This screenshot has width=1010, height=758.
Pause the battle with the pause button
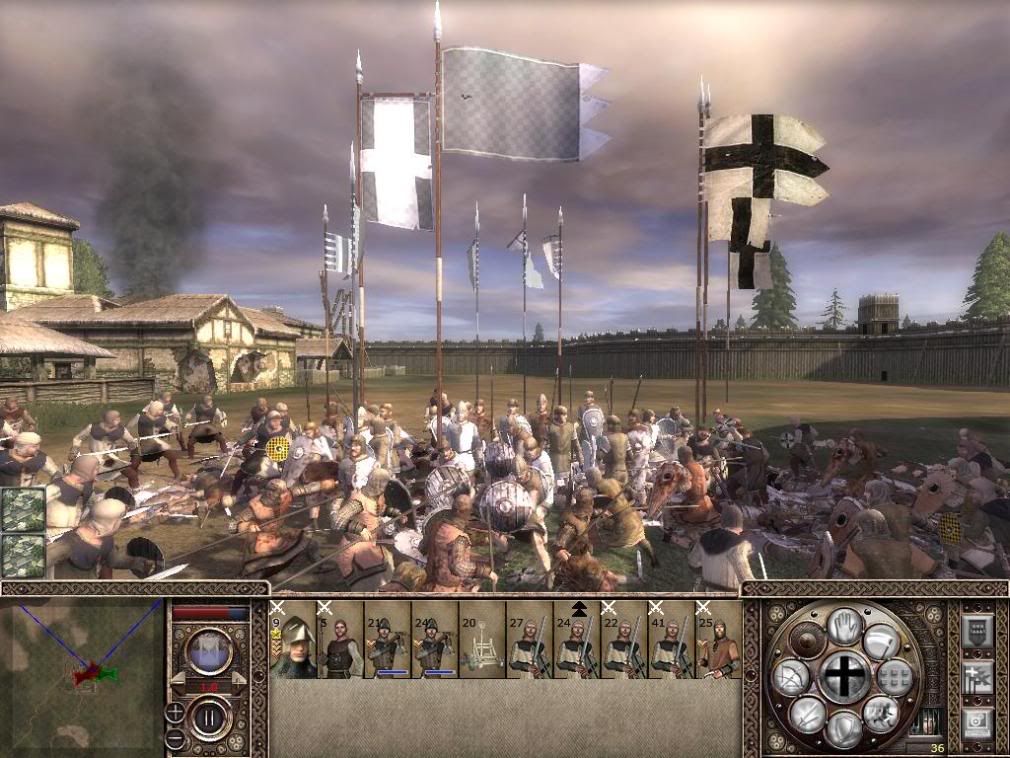pyautogui.click(x=210, y=717)
